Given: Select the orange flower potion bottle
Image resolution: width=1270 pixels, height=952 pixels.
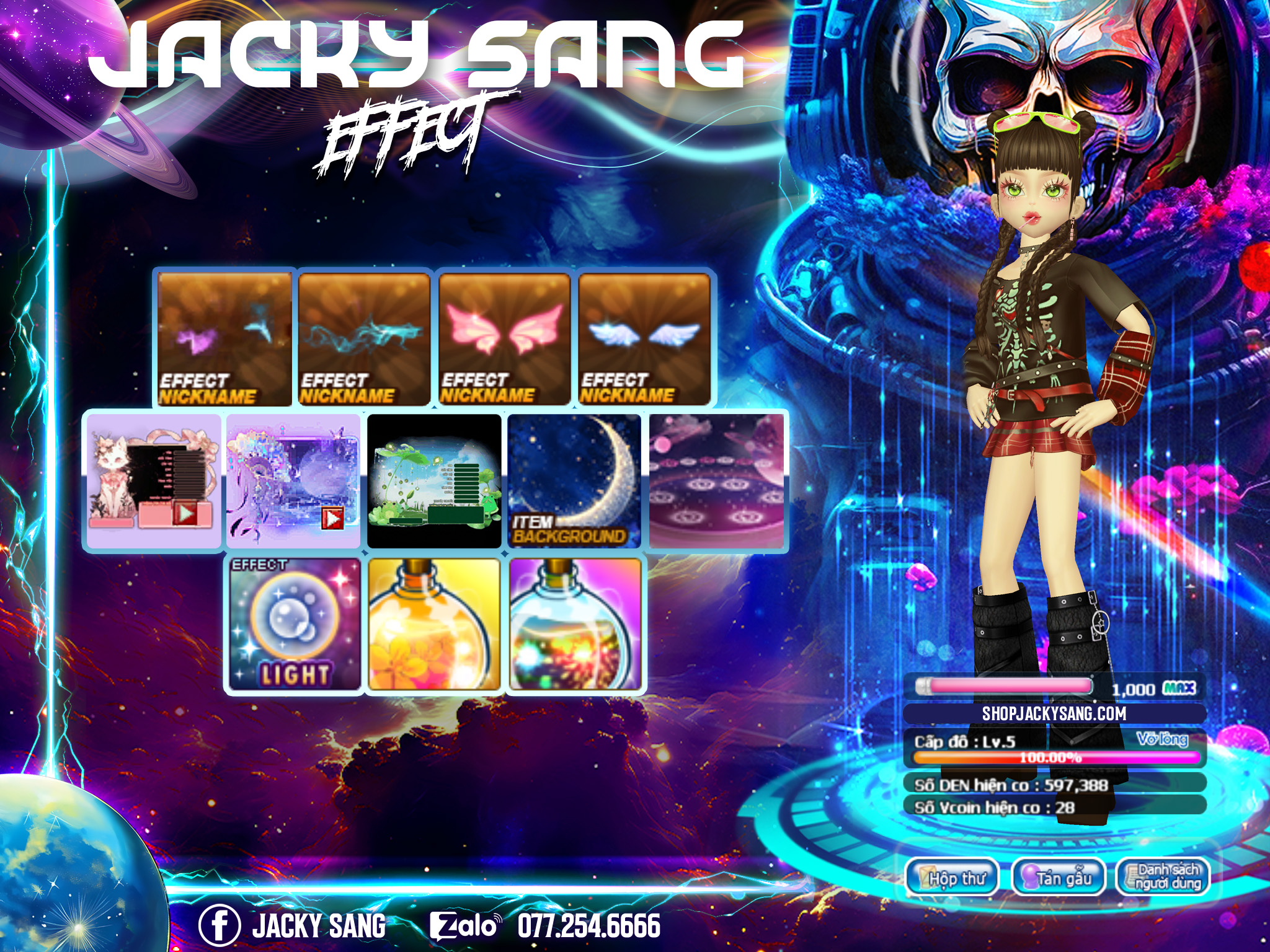Looking at the screenshot, I should (x=434, y=624).
